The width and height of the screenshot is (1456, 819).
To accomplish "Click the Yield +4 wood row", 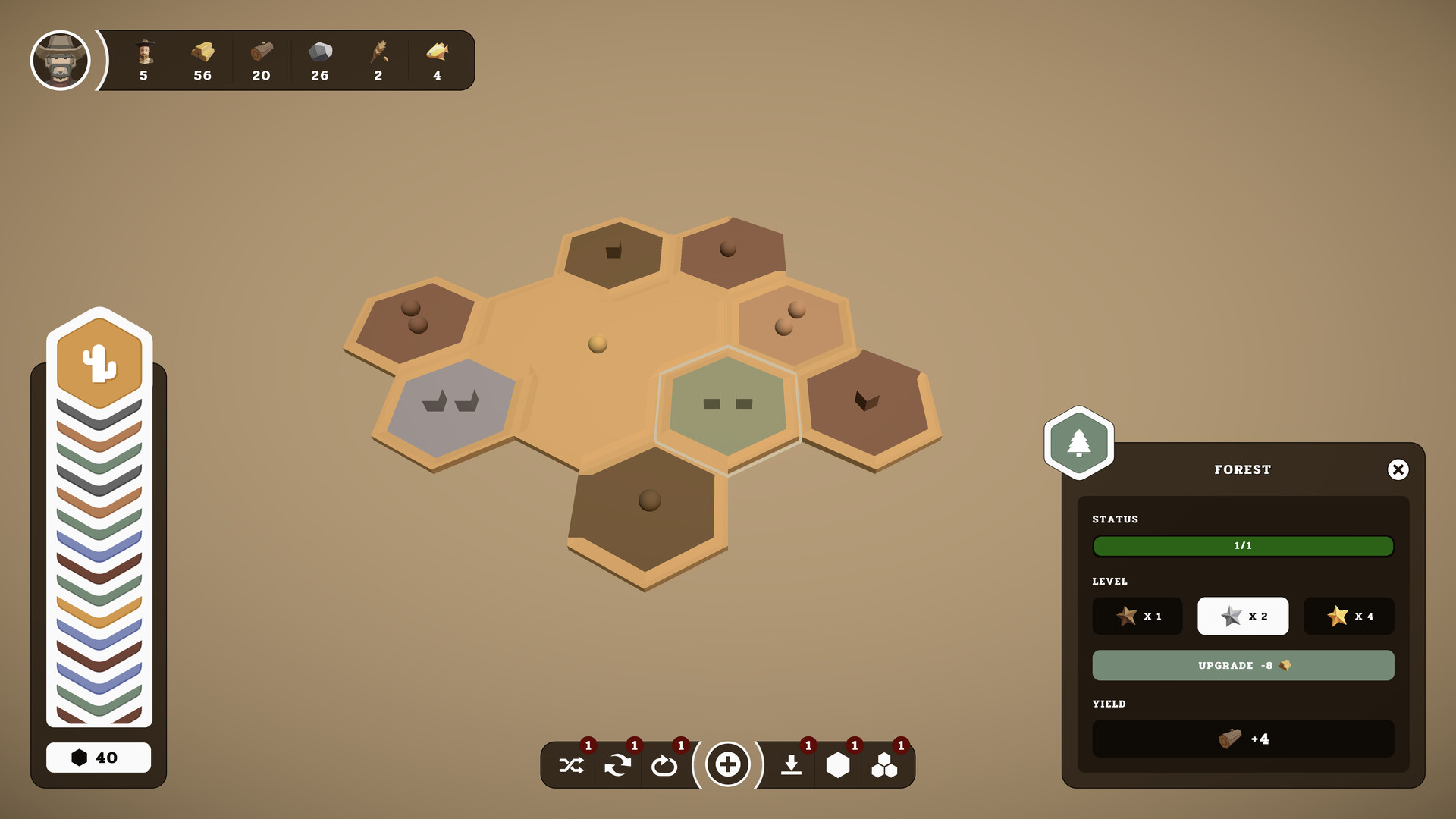I will [1243, 737].
